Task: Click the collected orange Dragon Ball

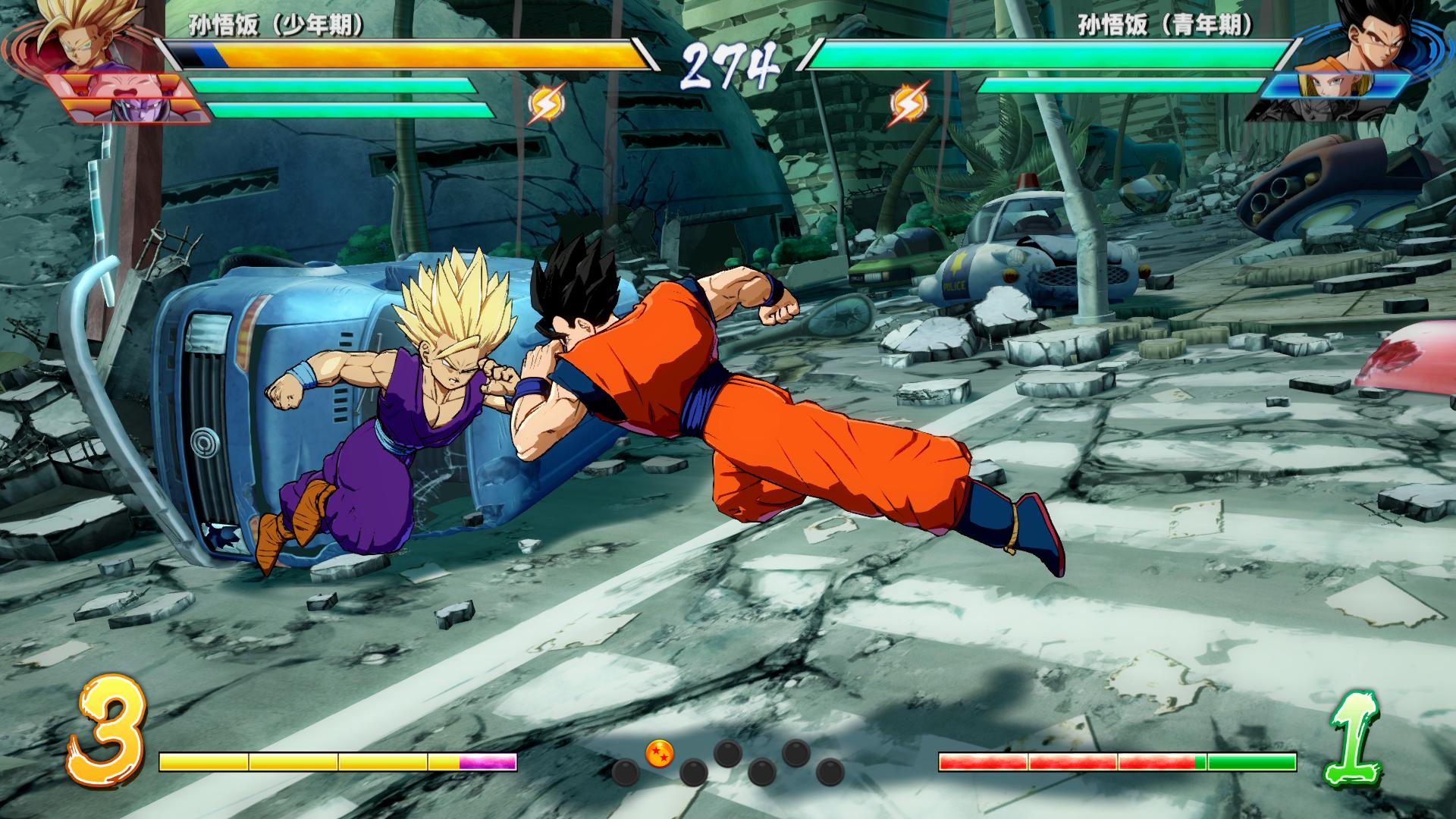Action: [659, 753]
